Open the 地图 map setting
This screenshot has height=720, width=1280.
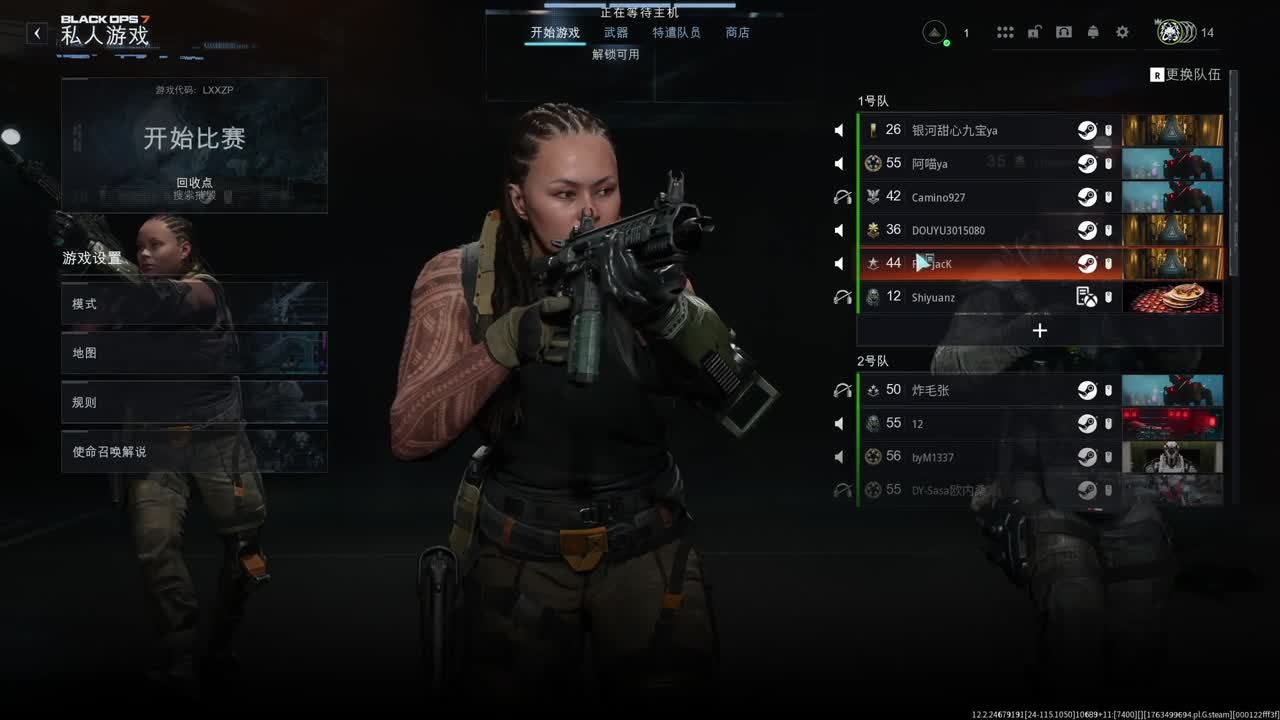(194, 353)
